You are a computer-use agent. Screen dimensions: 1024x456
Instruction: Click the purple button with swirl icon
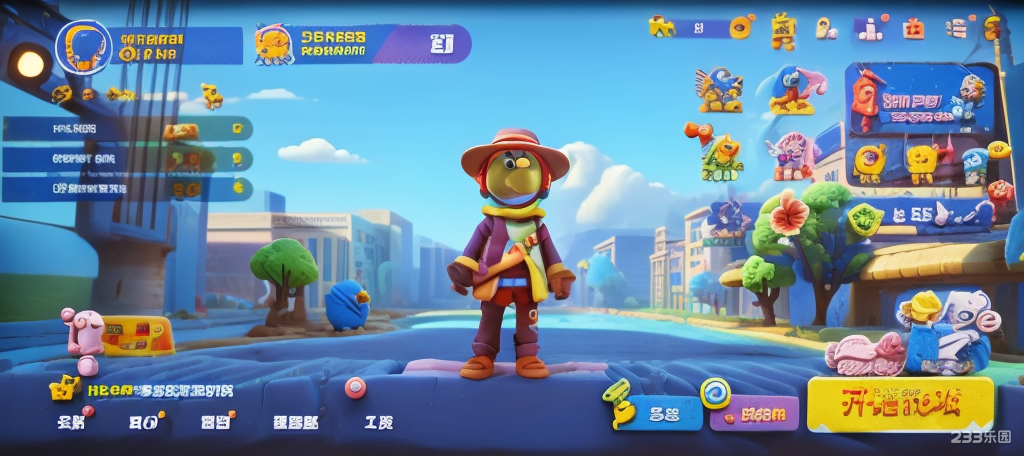(x=754, y=410)
